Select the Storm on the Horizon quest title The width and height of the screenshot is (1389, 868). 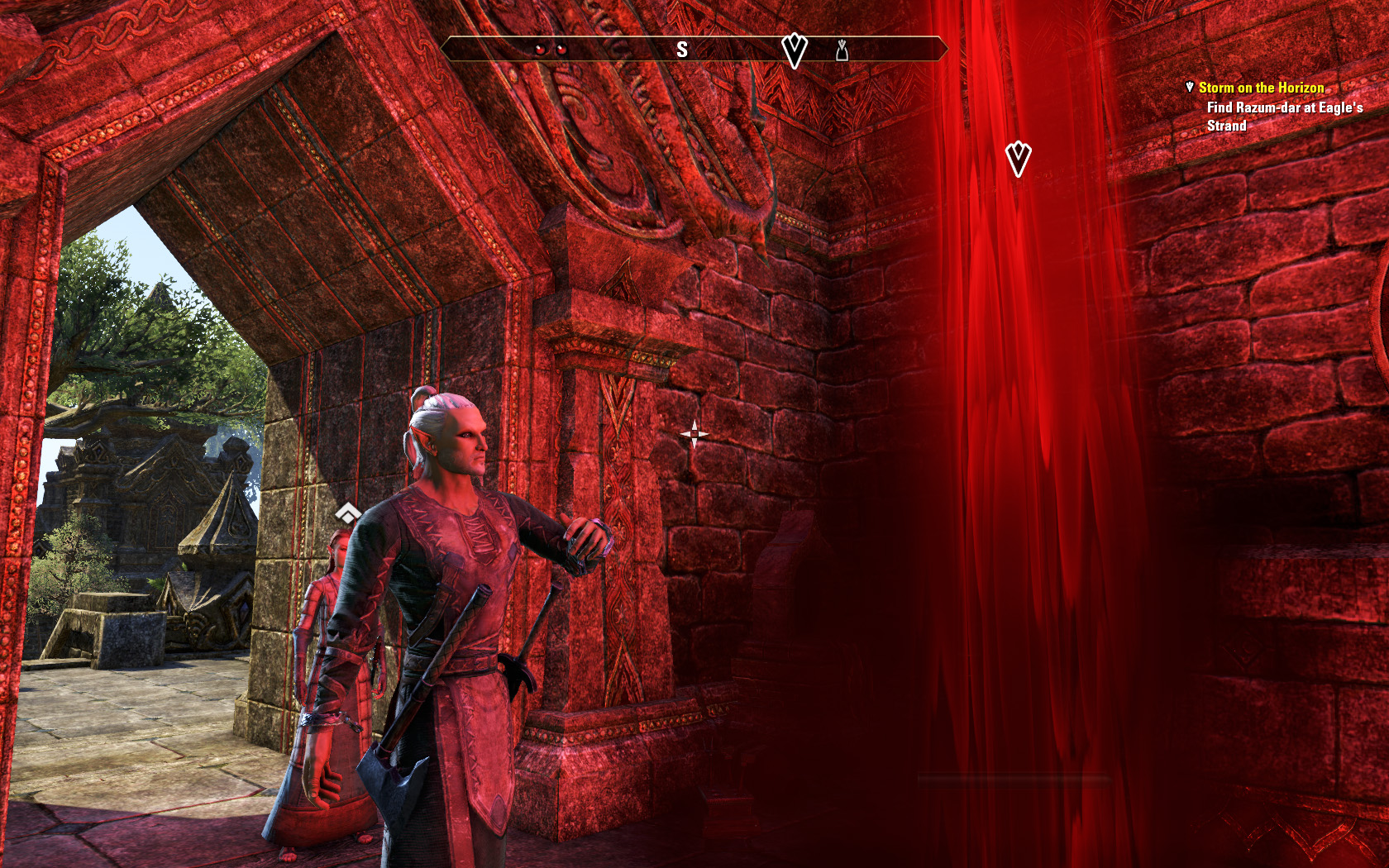coord(1261,88)
